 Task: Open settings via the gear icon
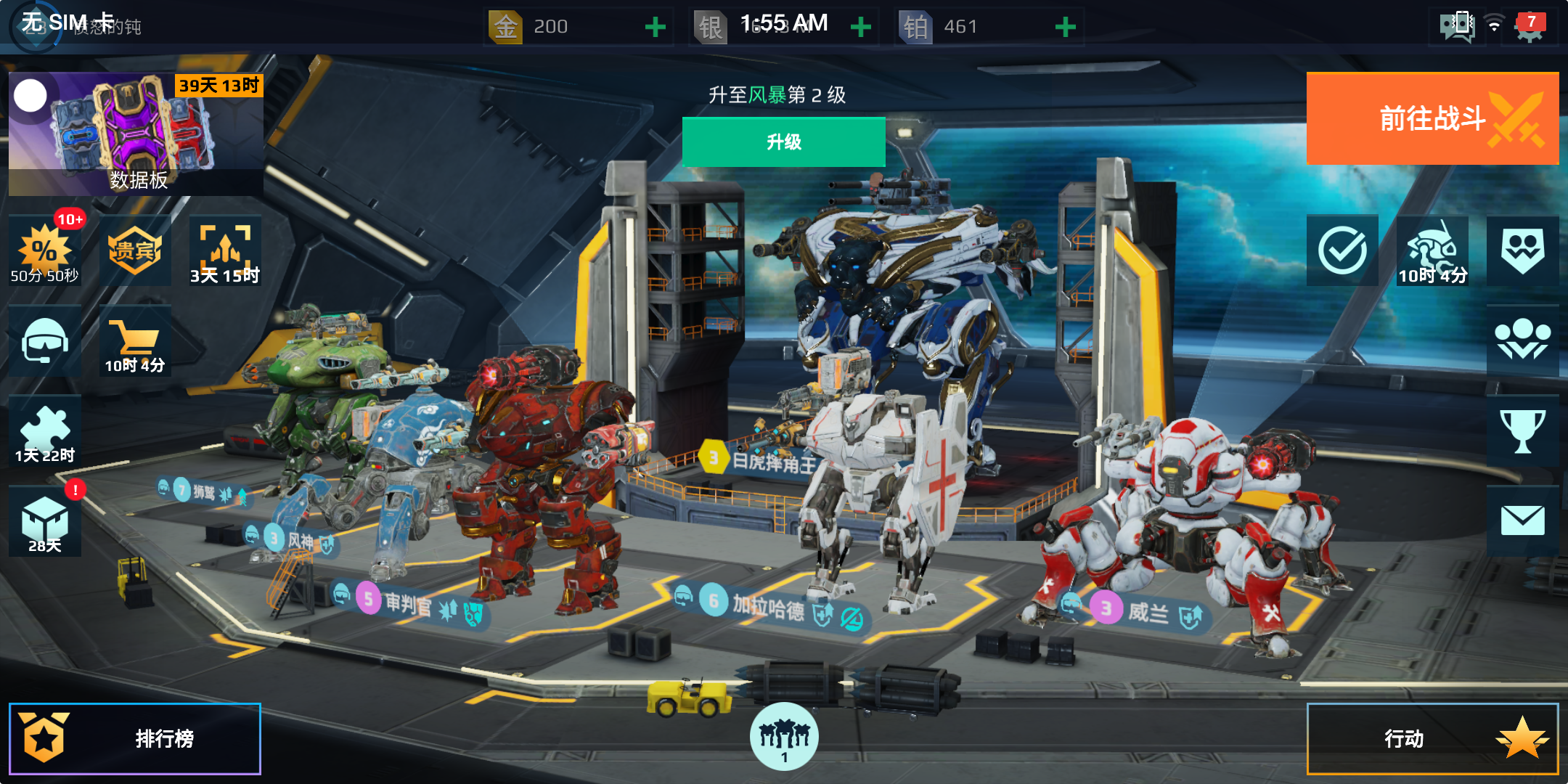[x=1530, y=28]
